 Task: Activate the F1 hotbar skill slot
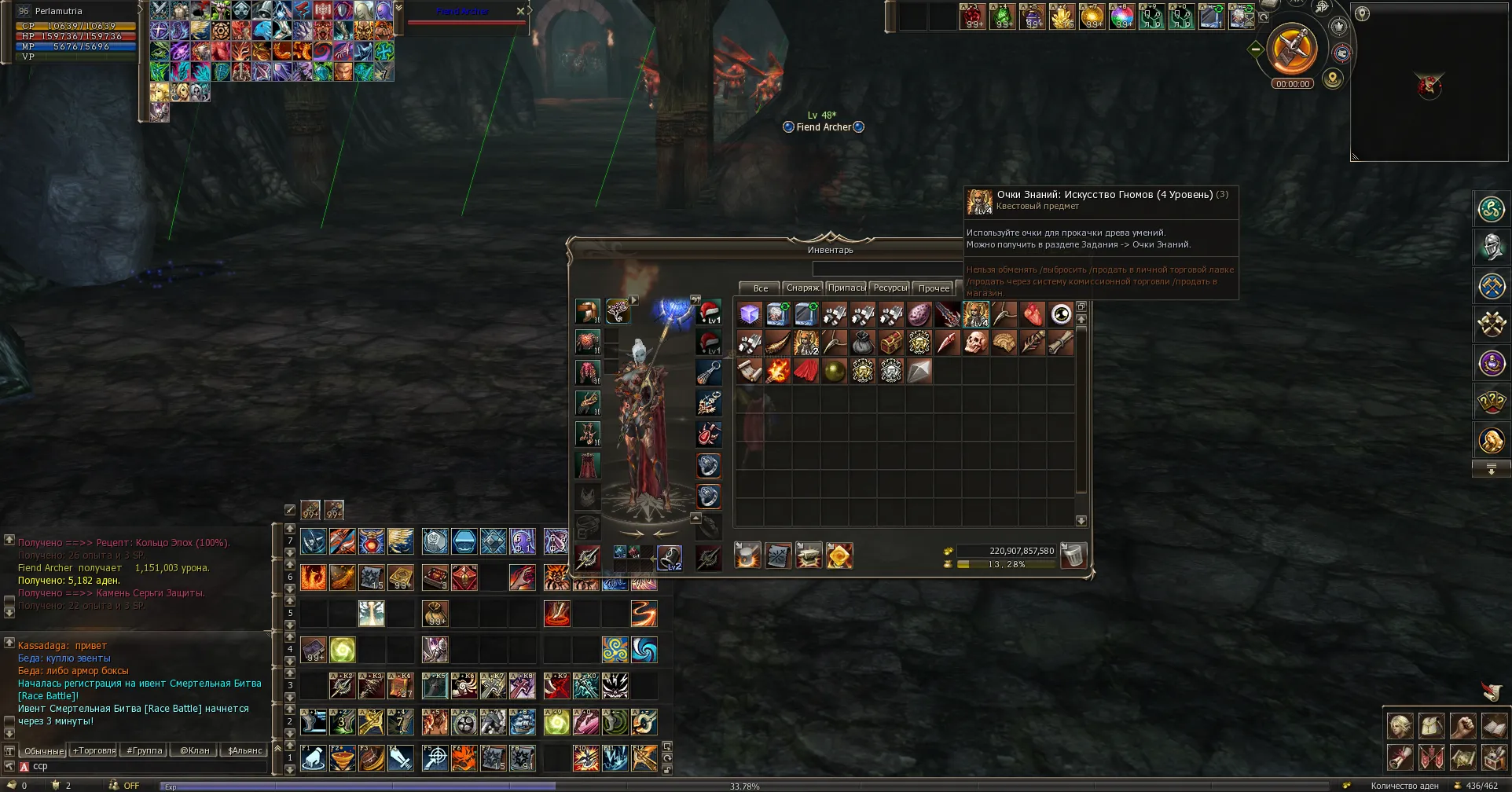point(314,758)
